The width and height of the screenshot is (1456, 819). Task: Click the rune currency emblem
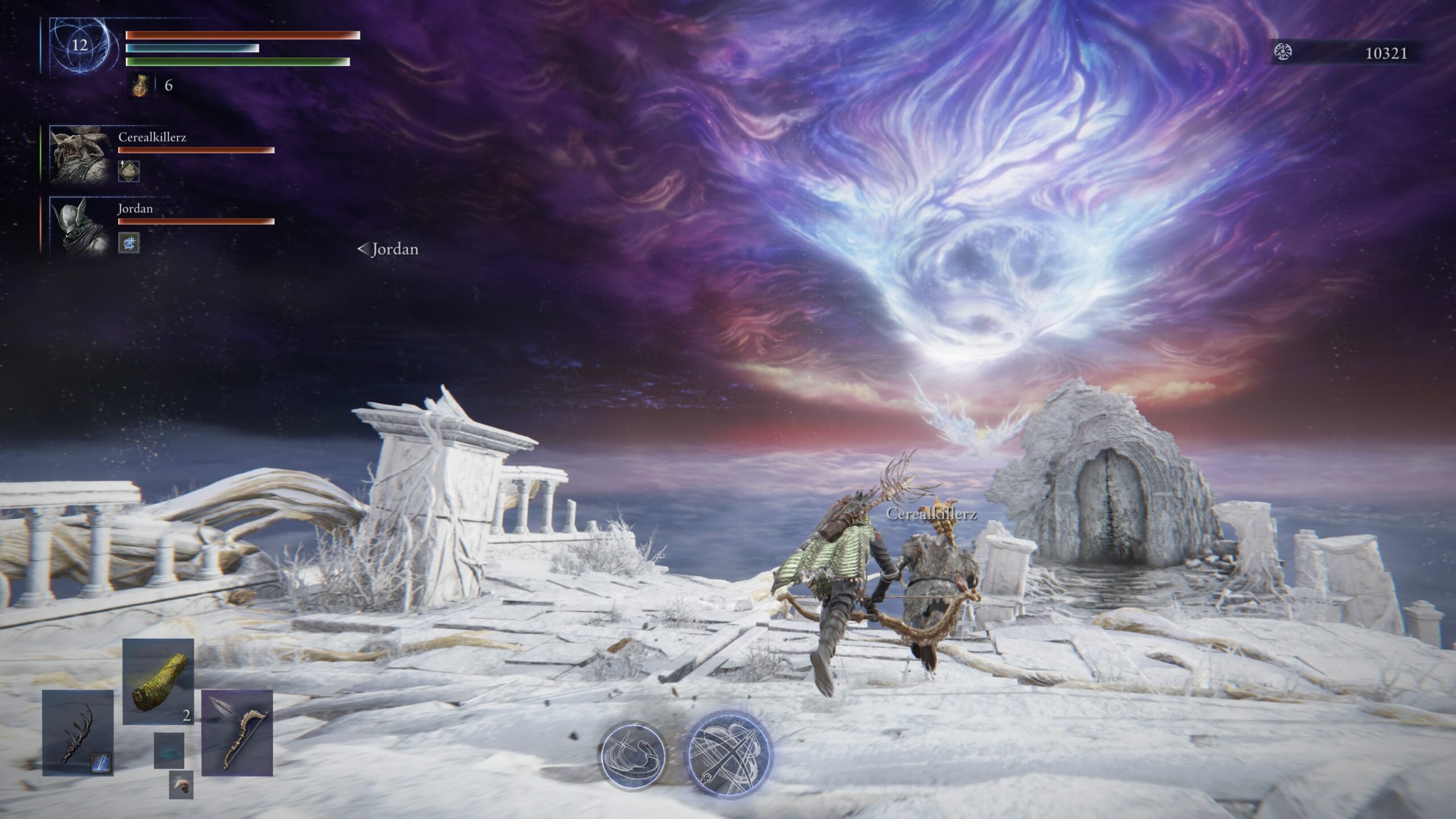1283,53
